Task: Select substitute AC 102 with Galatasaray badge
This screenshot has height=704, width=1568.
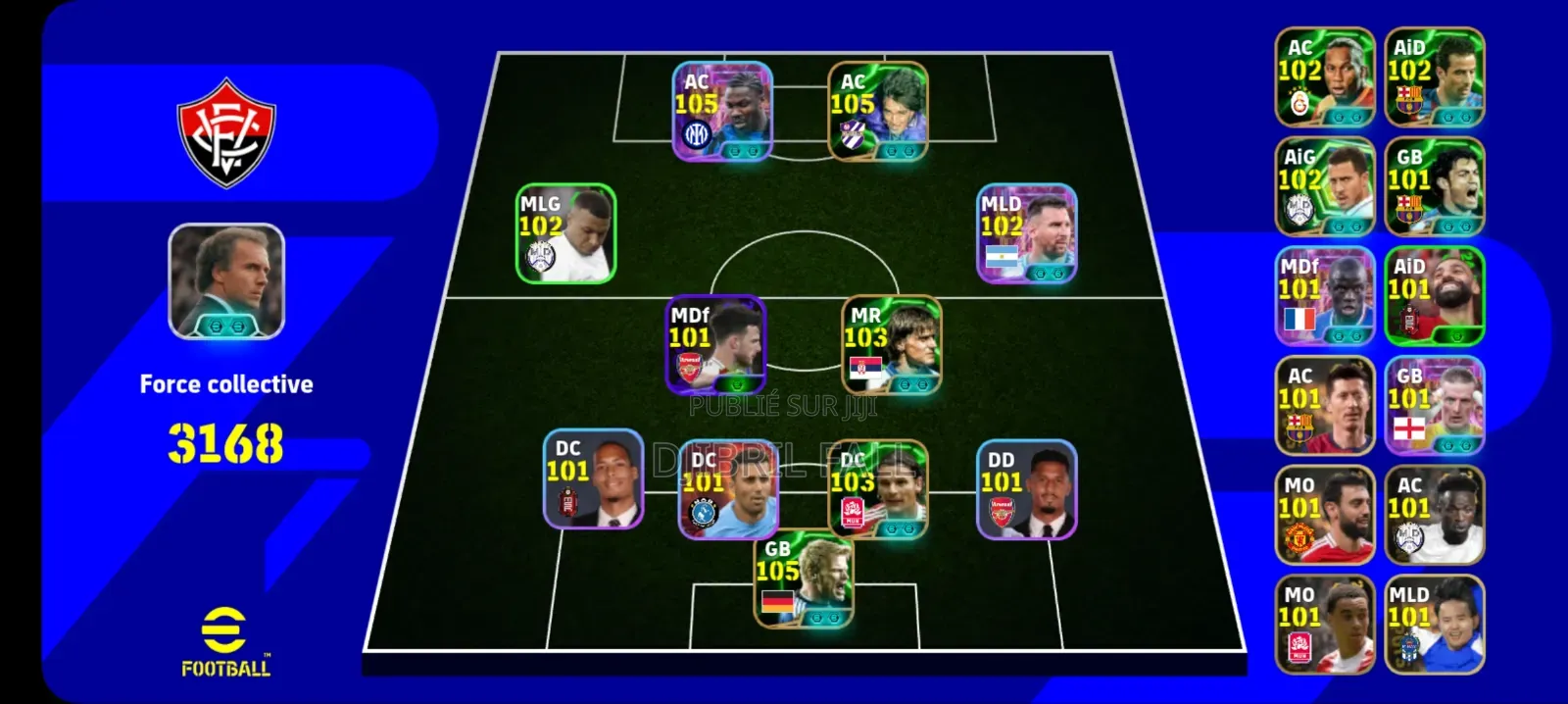Action: (1324, 77)
